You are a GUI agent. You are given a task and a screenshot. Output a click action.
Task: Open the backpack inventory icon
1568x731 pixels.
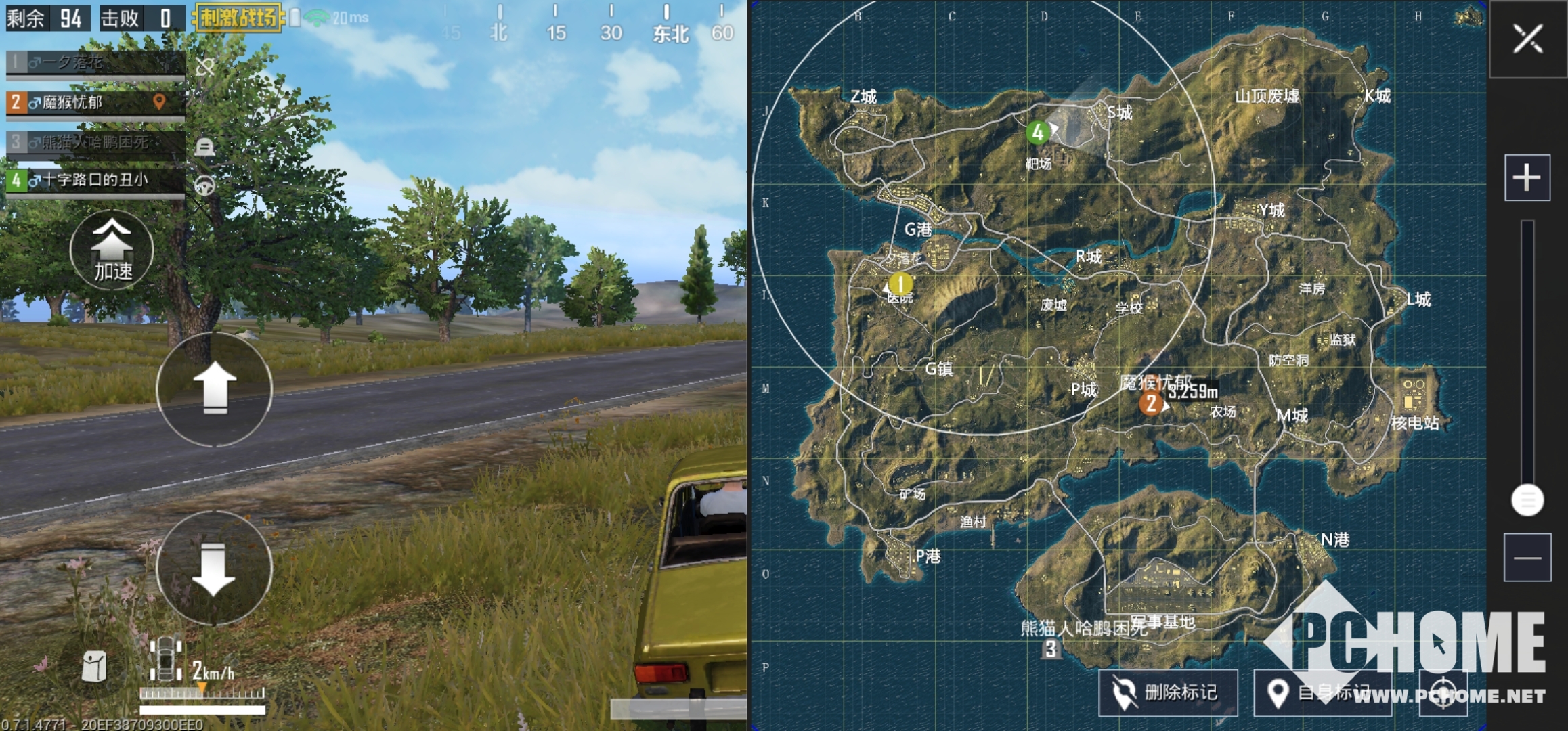(x=93, y=667)
